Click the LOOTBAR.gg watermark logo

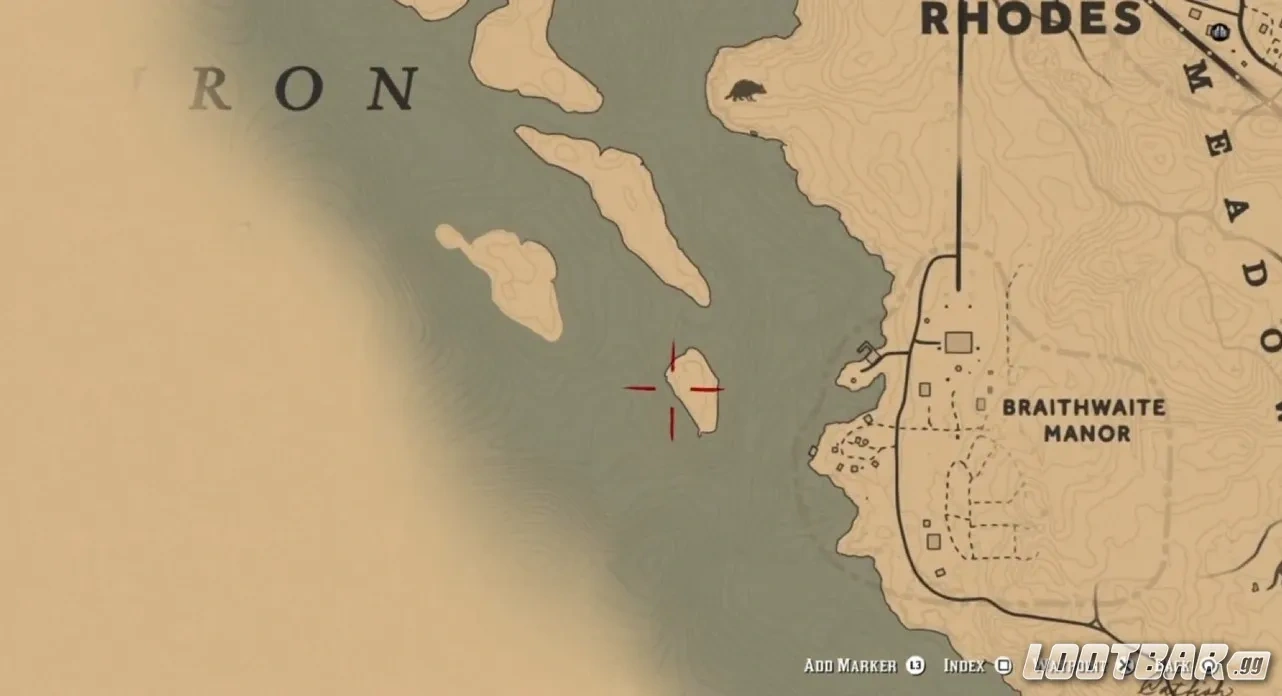pyautogui.click(x=1147, y=661)
